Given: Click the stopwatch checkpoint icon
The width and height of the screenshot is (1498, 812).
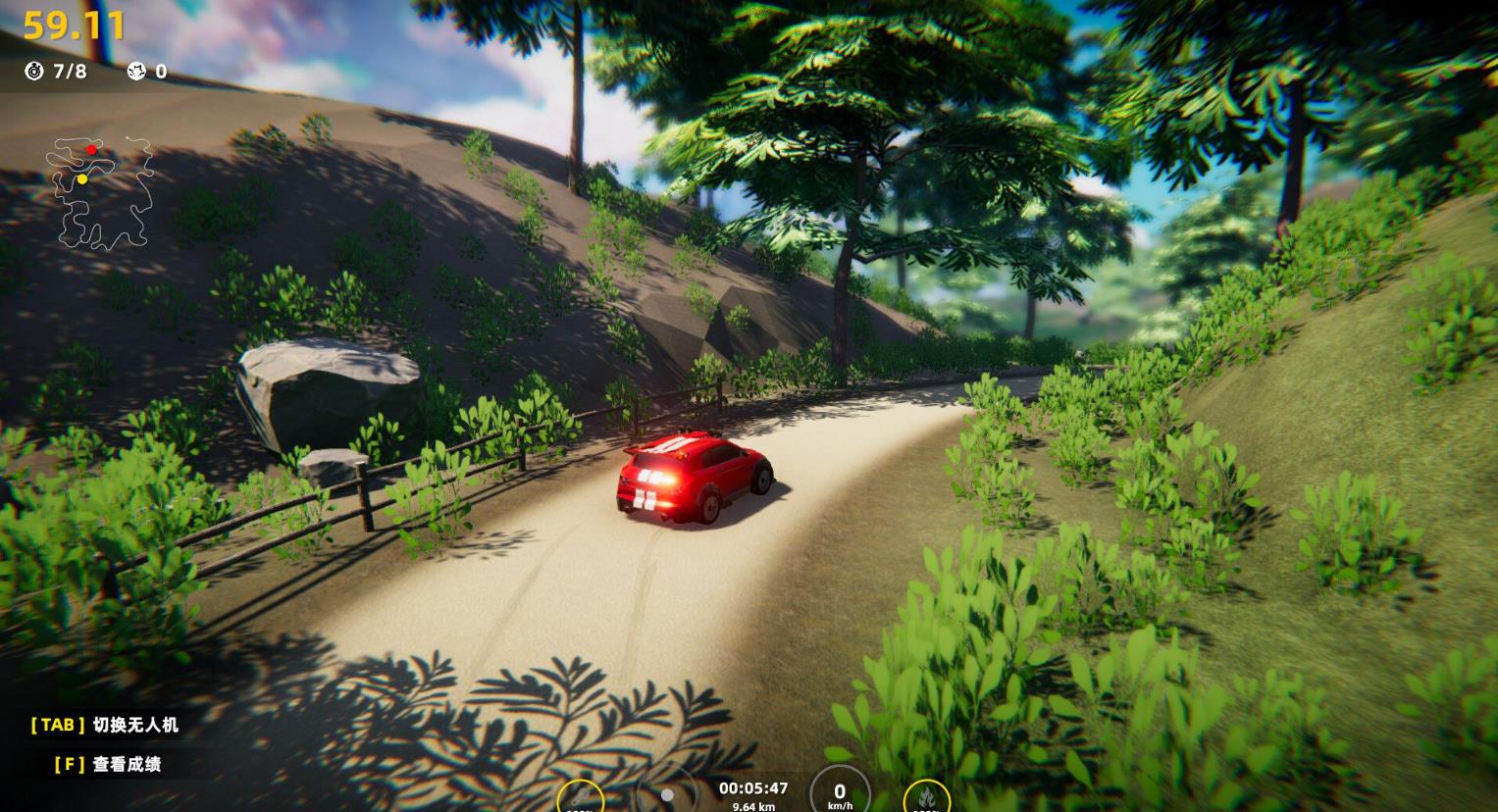Looking at the screenshot, I should pos(34,72).
